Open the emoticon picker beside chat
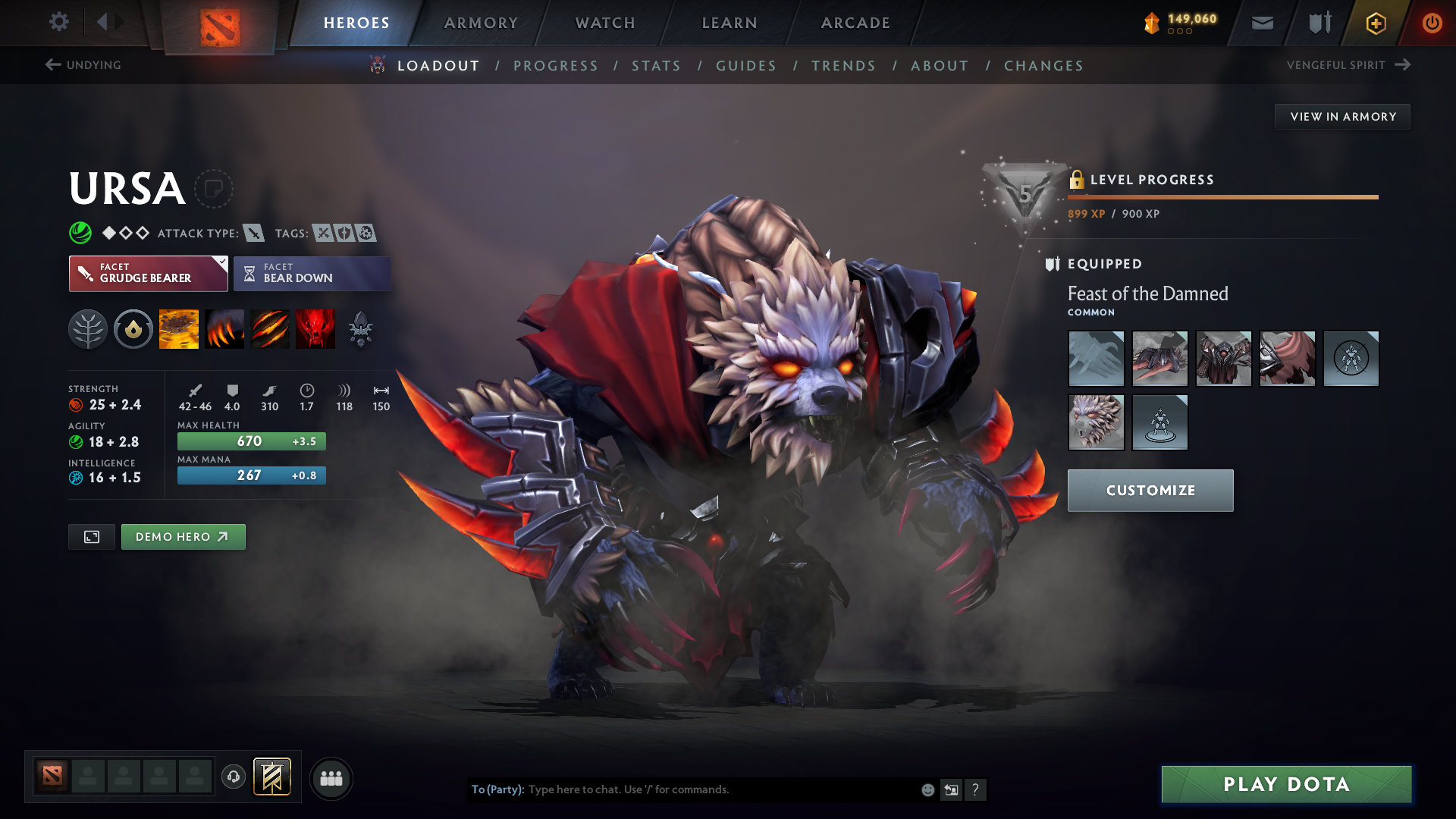The width and height of the screenshot is (1456, 819). (x=927, y=789)
